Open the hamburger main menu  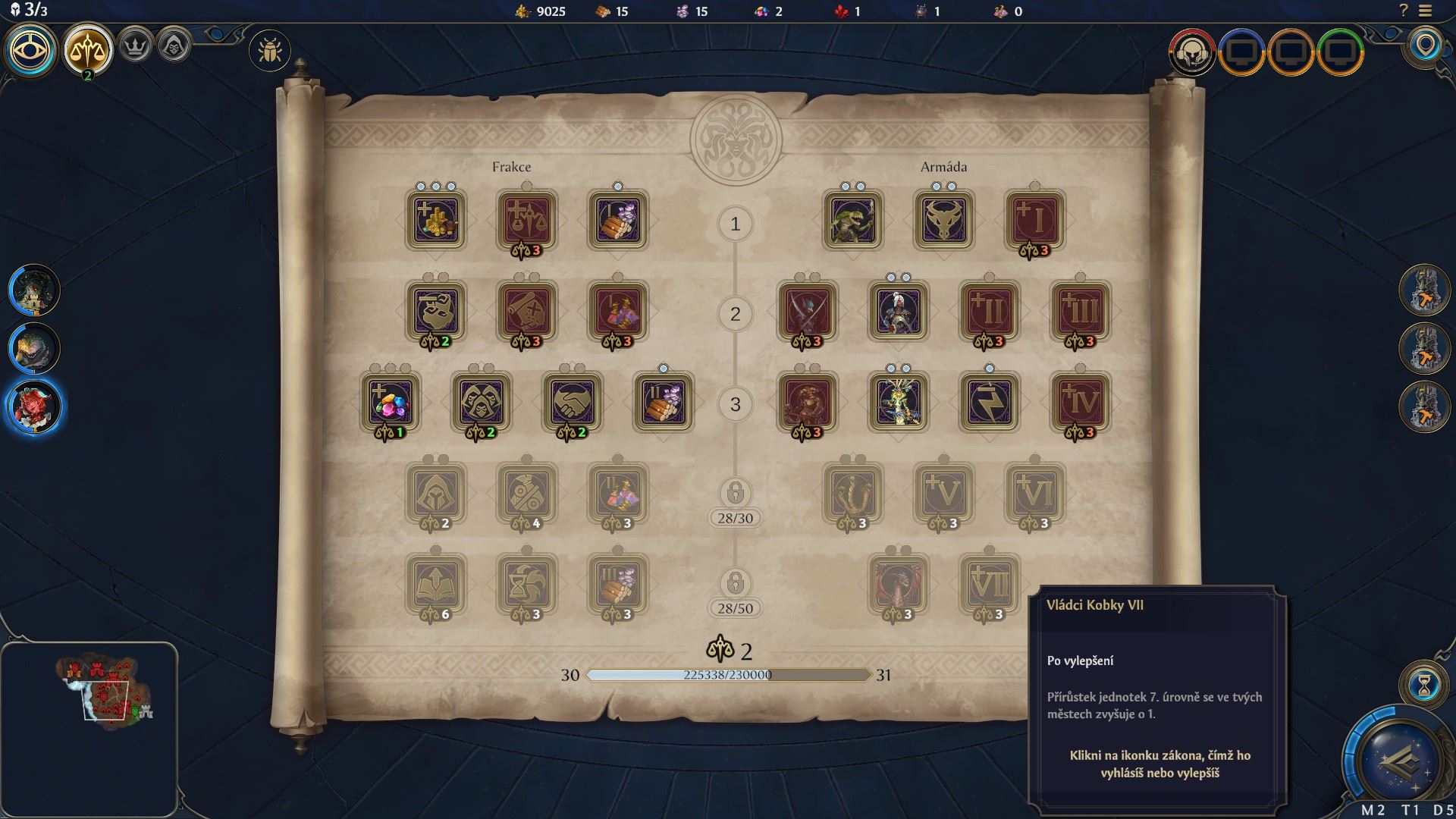(1425, 11)
